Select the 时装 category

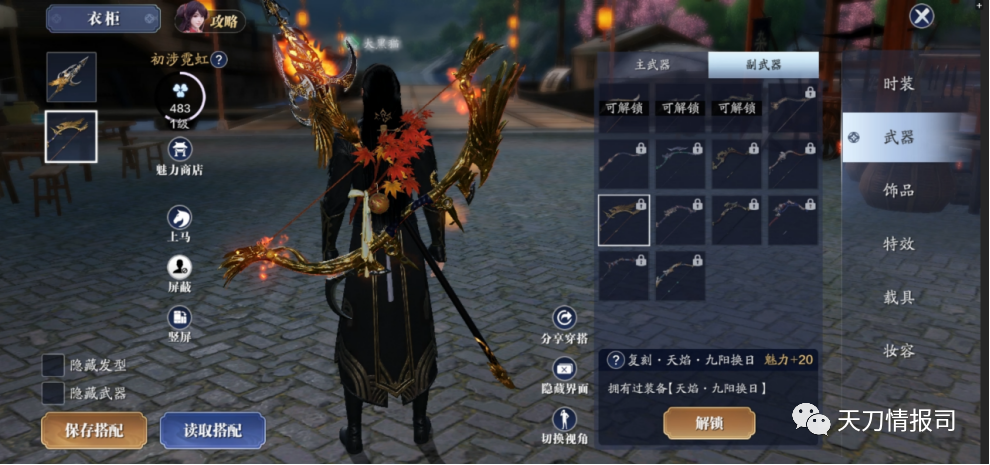[x=898, y=84]
